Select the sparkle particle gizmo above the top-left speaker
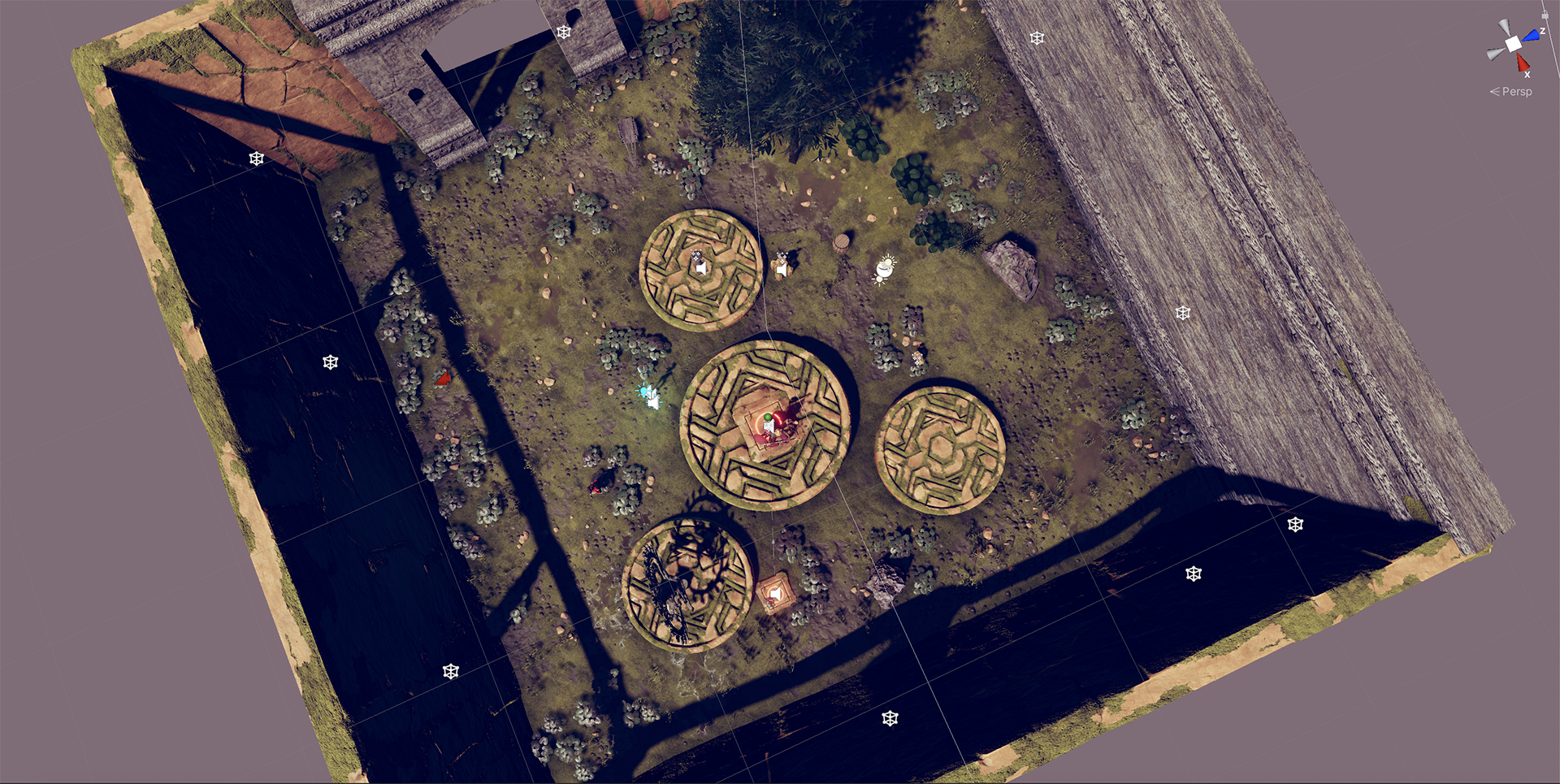Screen dimensions: 1560x784 point(697,254)
